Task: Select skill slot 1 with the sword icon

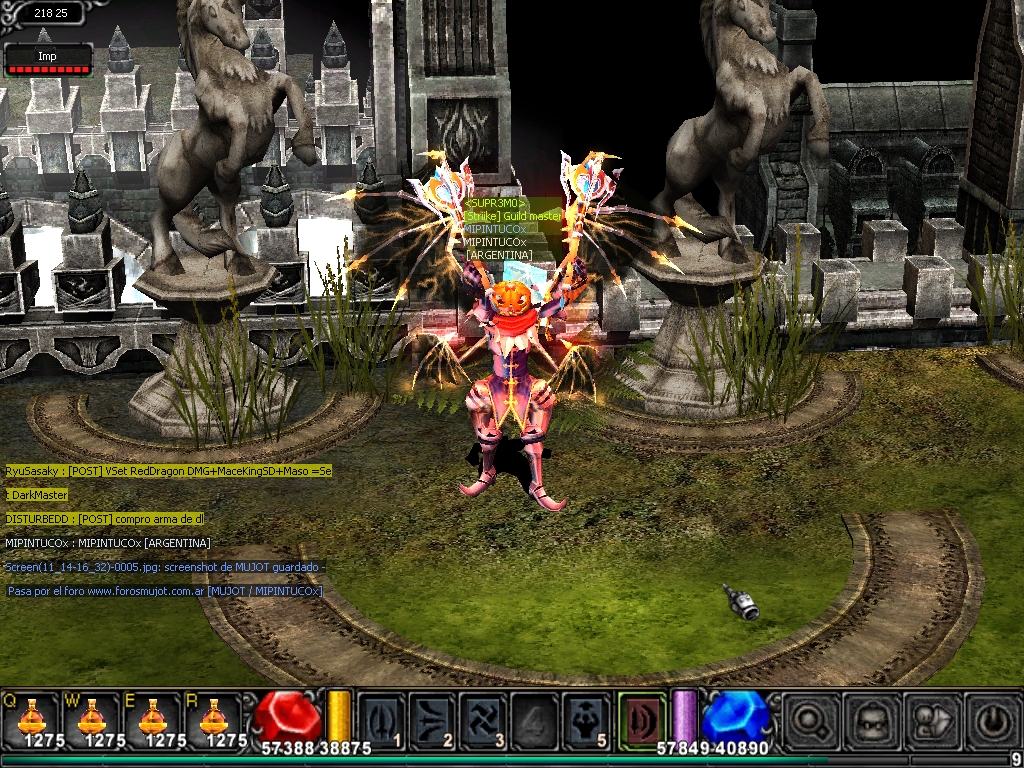Action: (381, 719)
